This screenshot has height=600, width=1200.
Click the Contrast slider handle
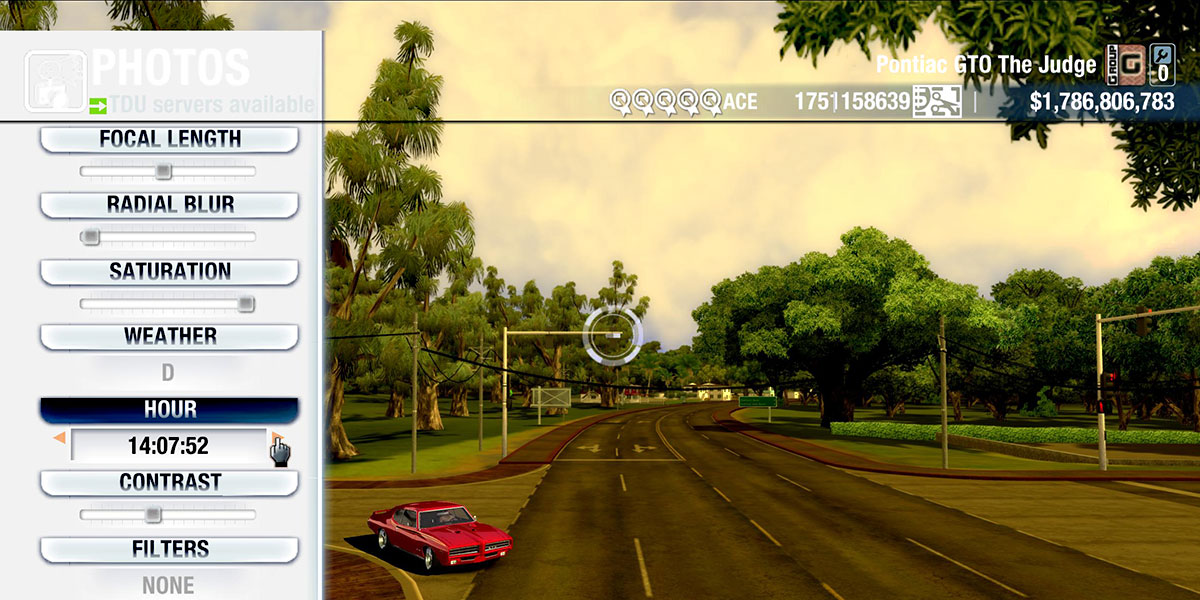pyautogui.click(x=152, y=515)
